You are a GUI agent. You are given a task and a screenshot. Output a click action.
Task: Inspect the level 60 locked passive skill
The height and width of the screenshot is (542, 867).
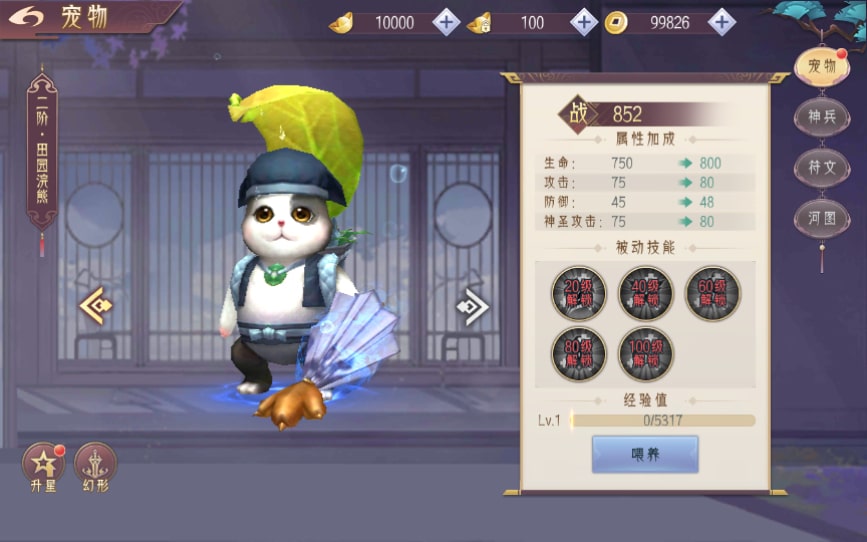pyautogui.click(x=712, y=293)
